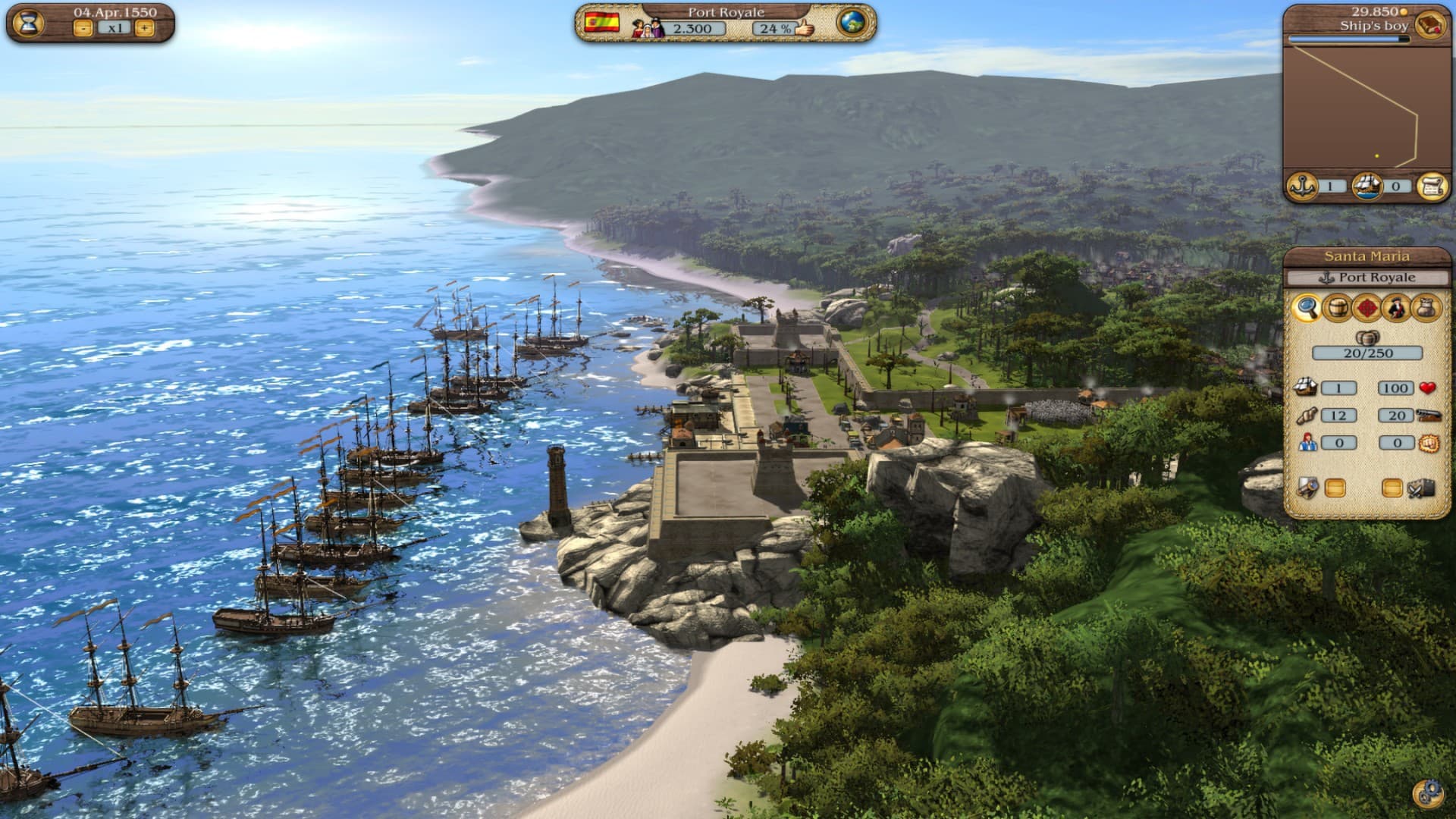Click the anchor icon below the minimap
The height and width of the screenshot is (819, 1456).
click(x=1301, y=185)
